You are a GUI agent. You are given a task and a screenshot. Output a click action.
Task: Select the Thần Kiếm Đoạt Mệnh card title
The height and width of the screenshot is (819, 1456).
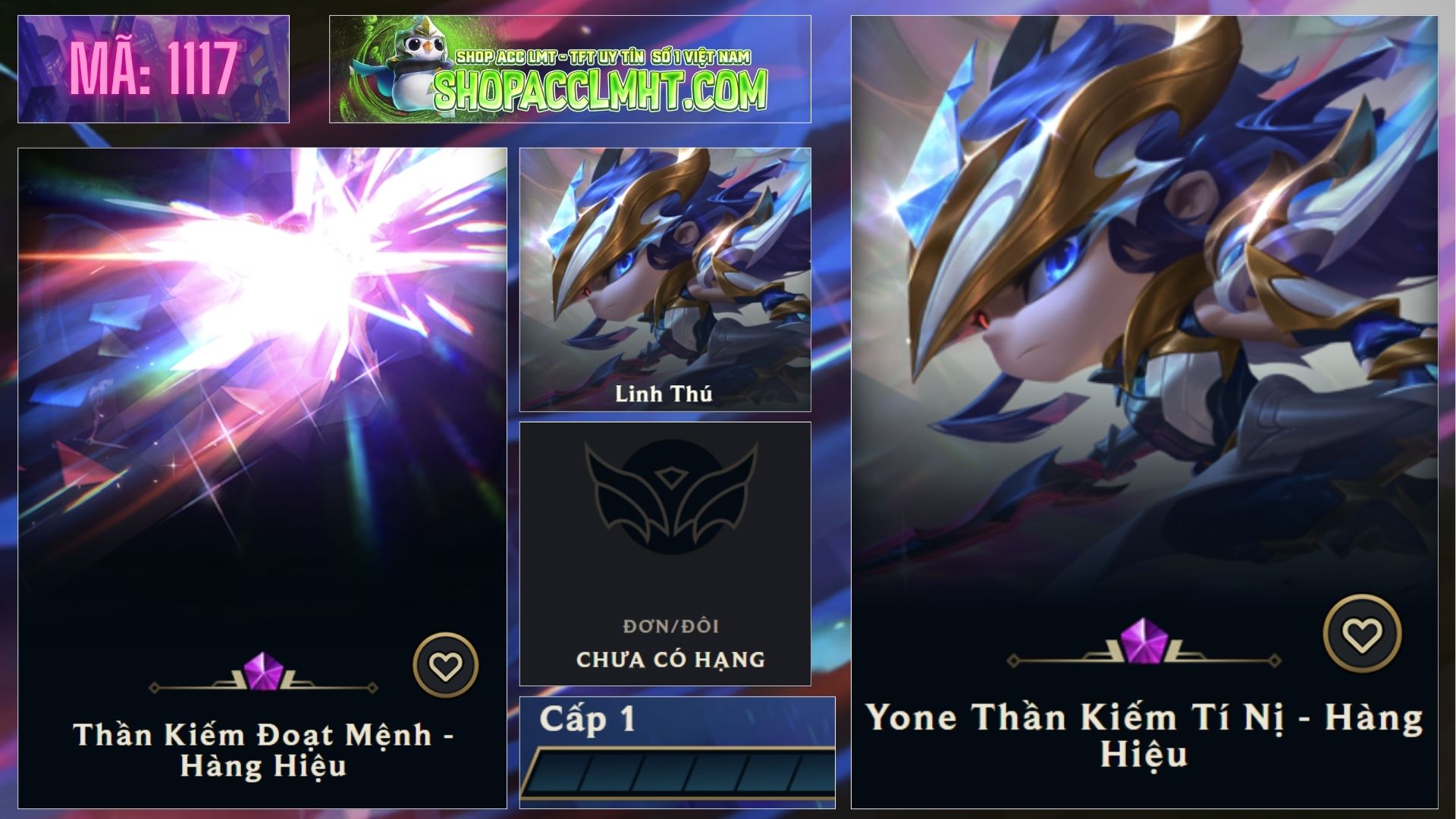pos(263,749)
